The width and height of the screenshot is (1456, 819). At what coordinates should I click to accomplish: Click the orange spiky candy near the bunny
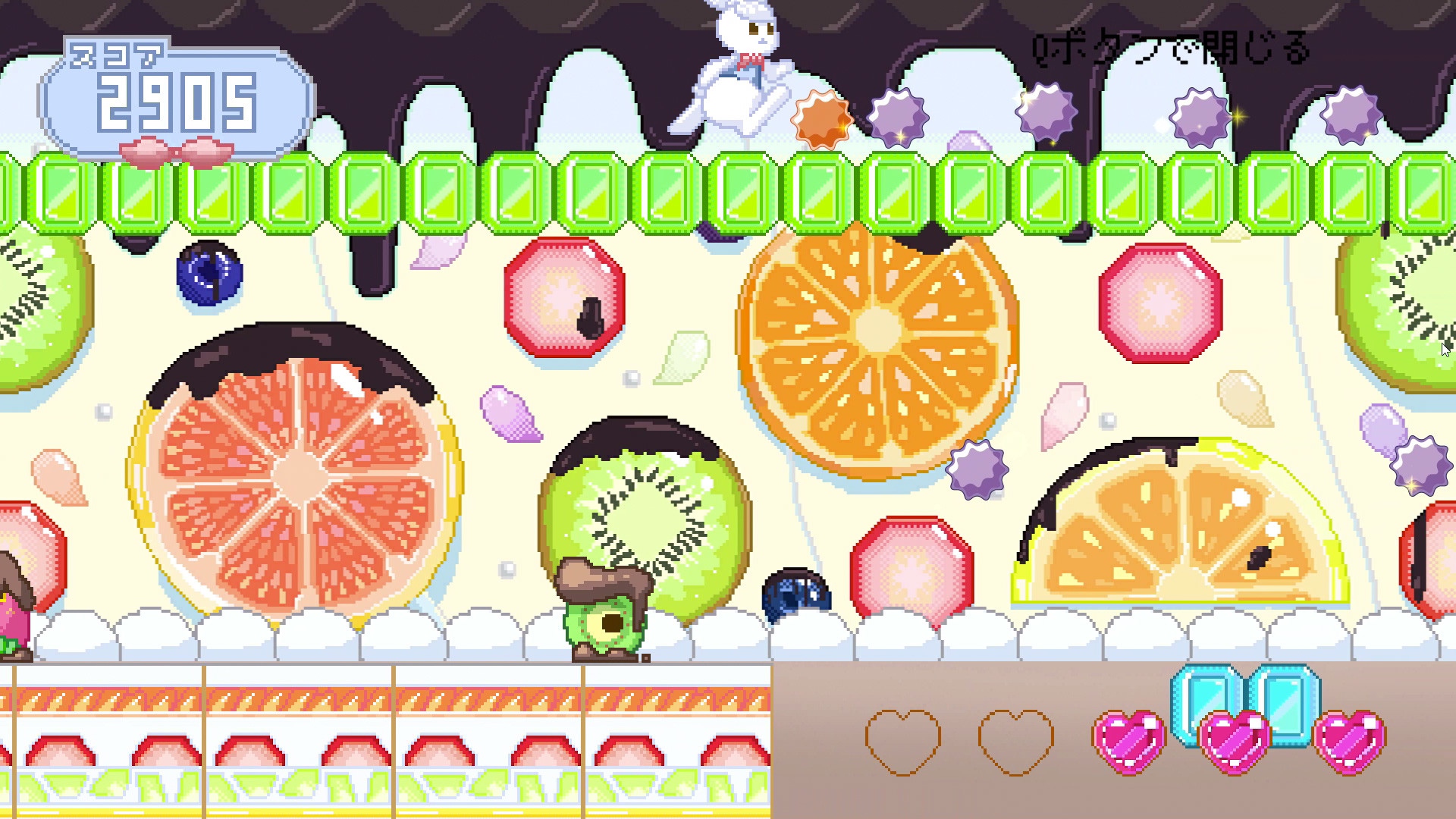click(x=823, y=118)
